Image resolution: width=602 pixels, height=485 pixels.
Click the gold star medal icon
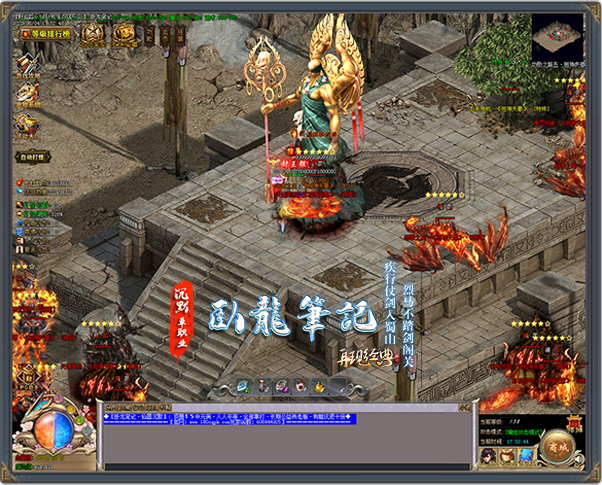pyautogui.click(x=92, y=33)
